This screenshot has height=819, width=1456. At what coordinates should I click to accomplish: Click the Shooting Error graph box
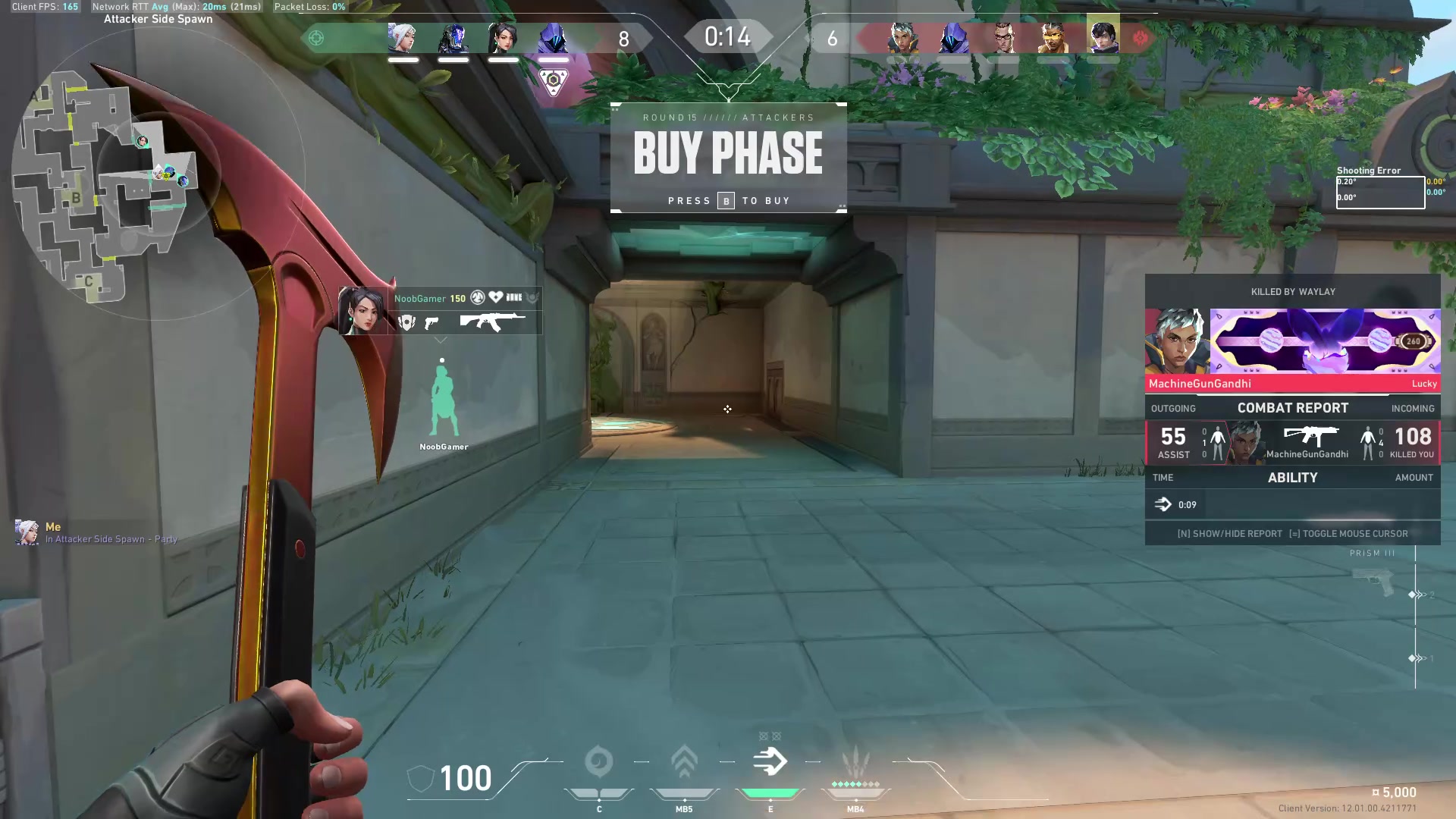(1380, 192)
